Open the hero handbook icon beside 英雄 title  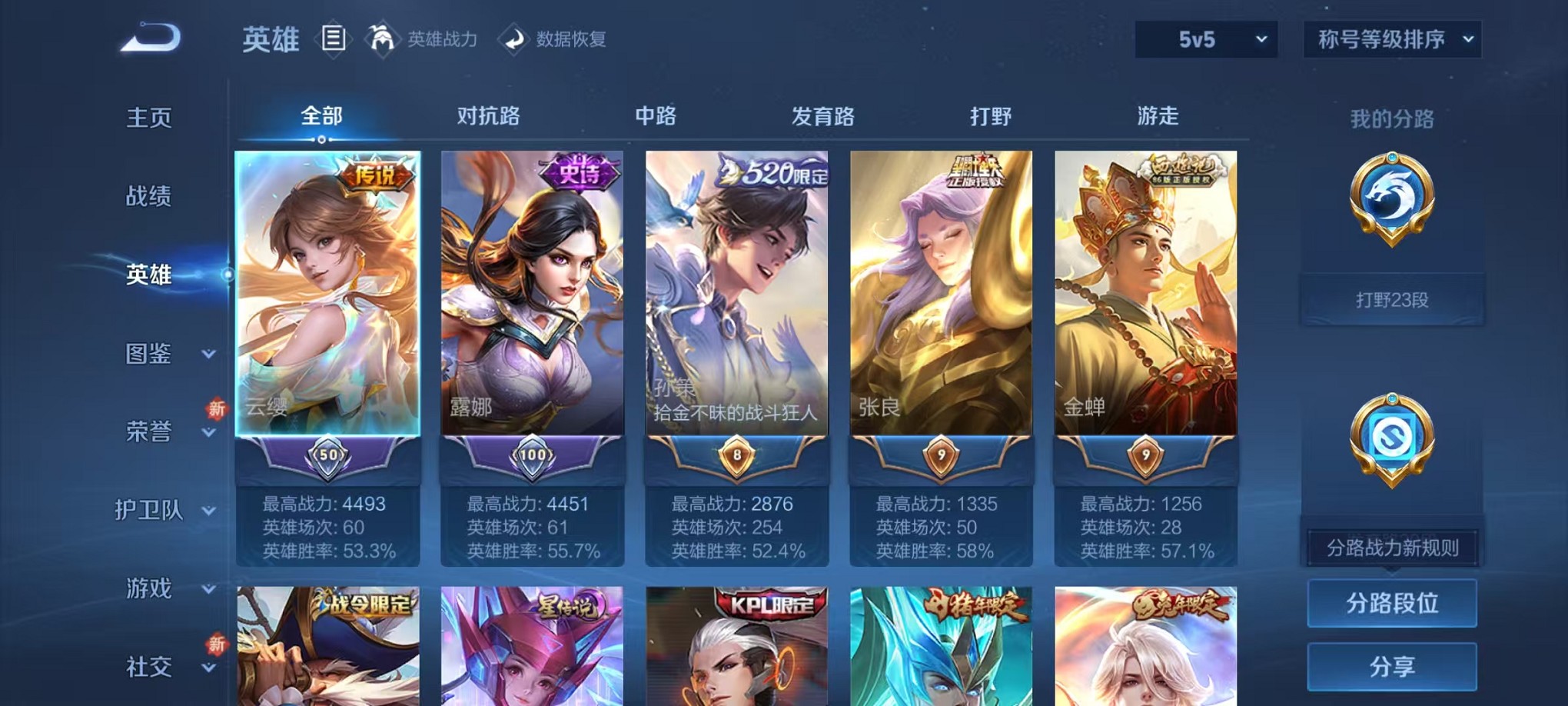(x=335, y=39)
